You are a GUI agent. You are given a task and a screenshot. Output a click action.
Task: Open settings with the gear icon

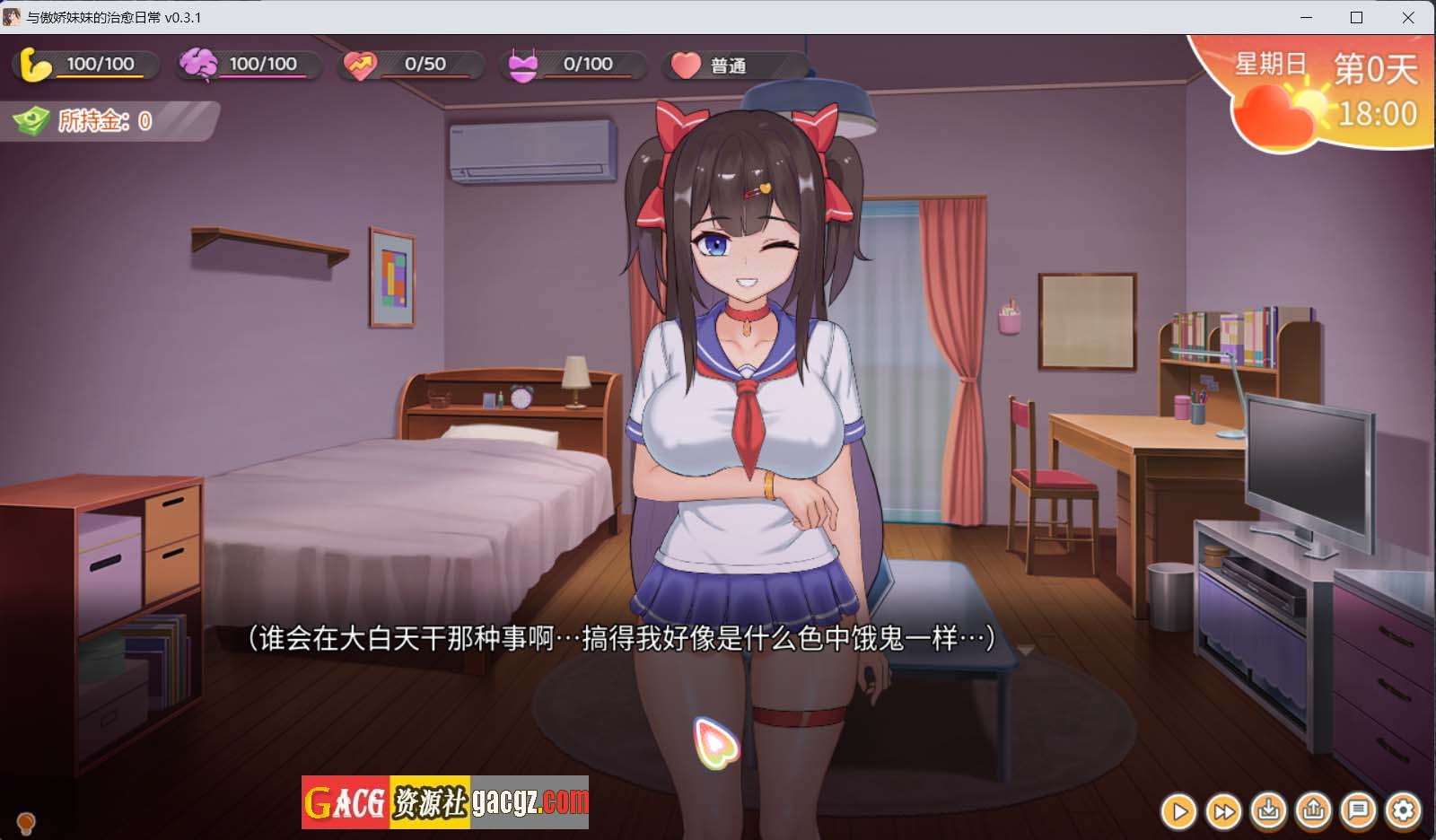1403,811
